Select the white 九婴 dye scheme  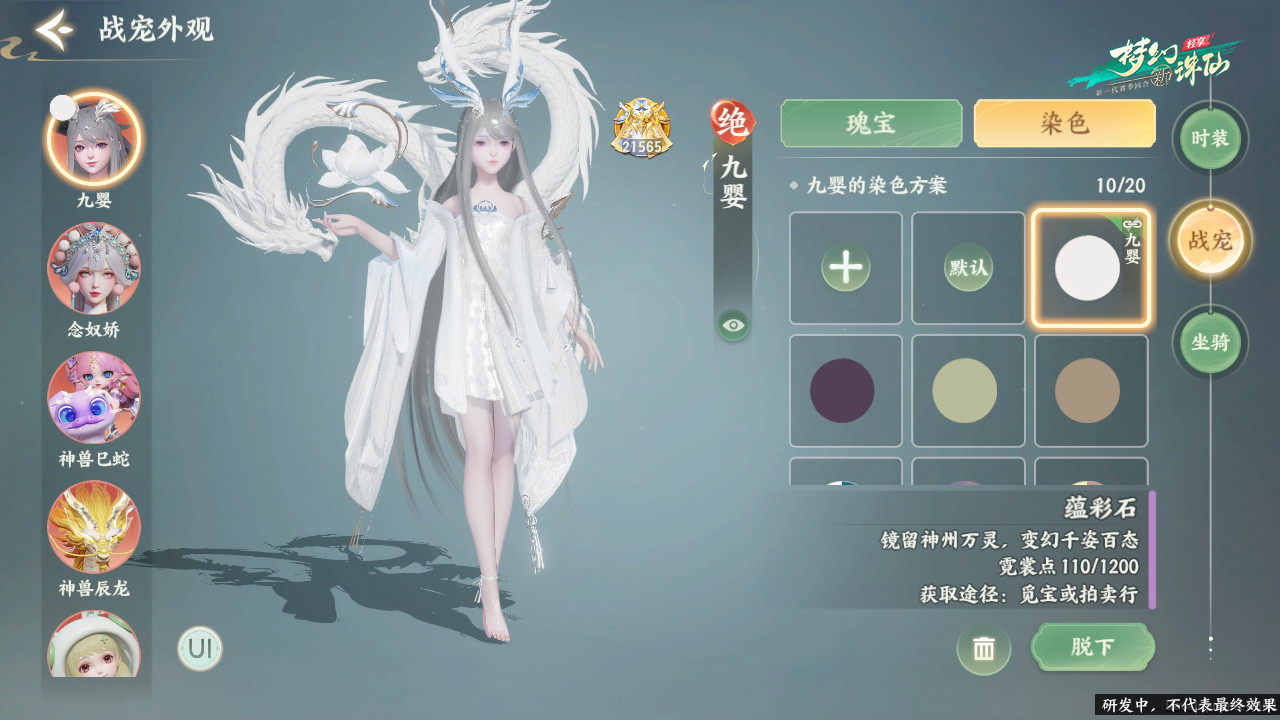pyautogui.click(x=1091, y=268)
